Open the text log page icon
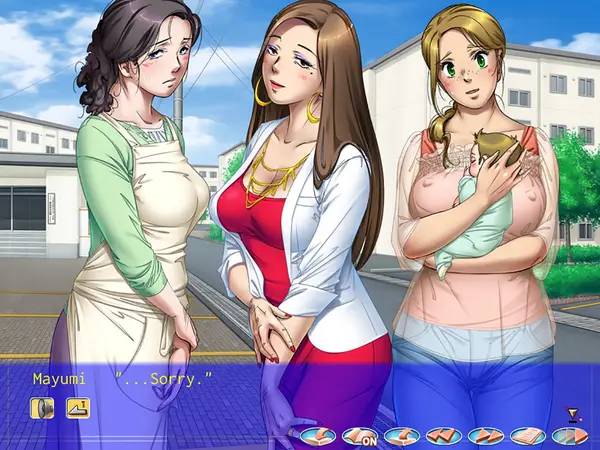Viewport: 600px width, 450px height. tap(527, 436)
